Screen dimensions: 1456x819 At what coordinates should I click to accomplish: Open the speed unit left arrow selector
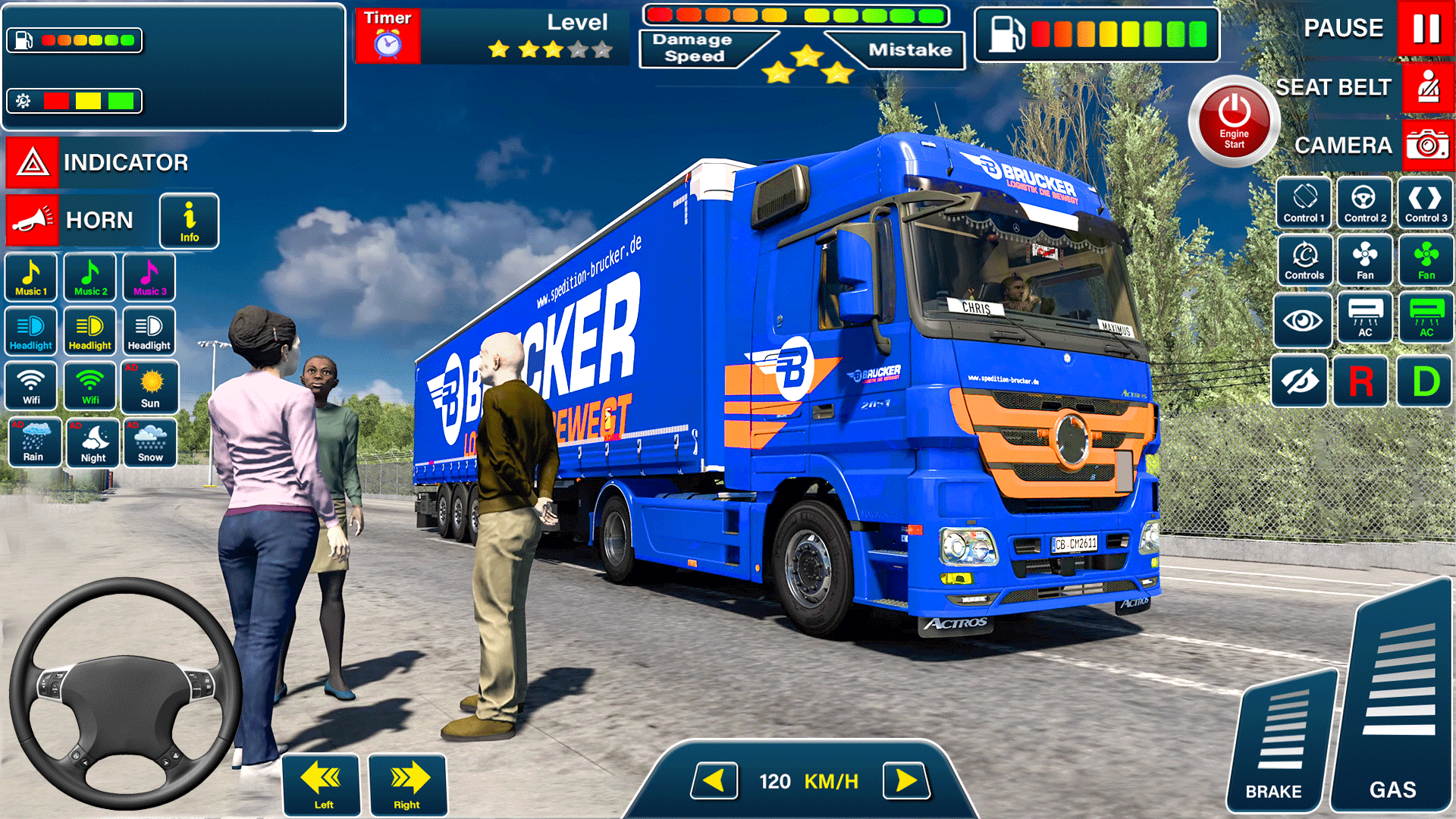pyautogui.click(x=715, y=780)
